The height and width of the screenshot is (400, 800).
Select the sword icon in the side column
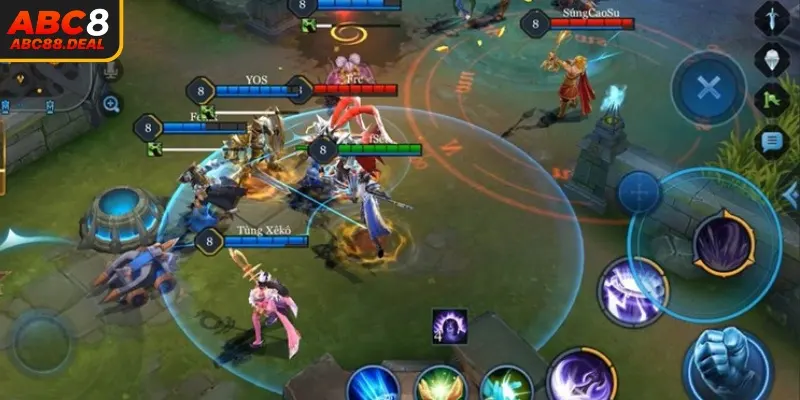pyautogui.click(x=772, y=17)
